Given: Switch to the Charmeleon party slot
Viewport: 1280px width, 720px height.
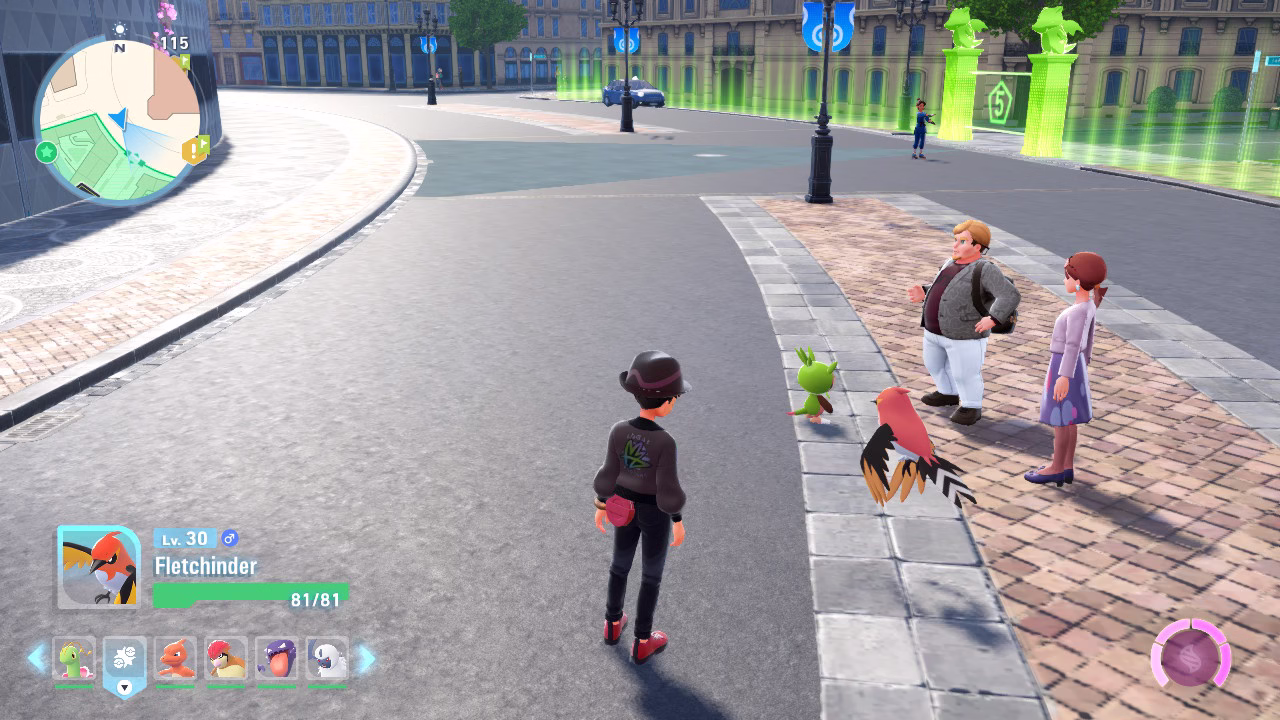Looking at the screenshot, I should click(x=176, y=659).
